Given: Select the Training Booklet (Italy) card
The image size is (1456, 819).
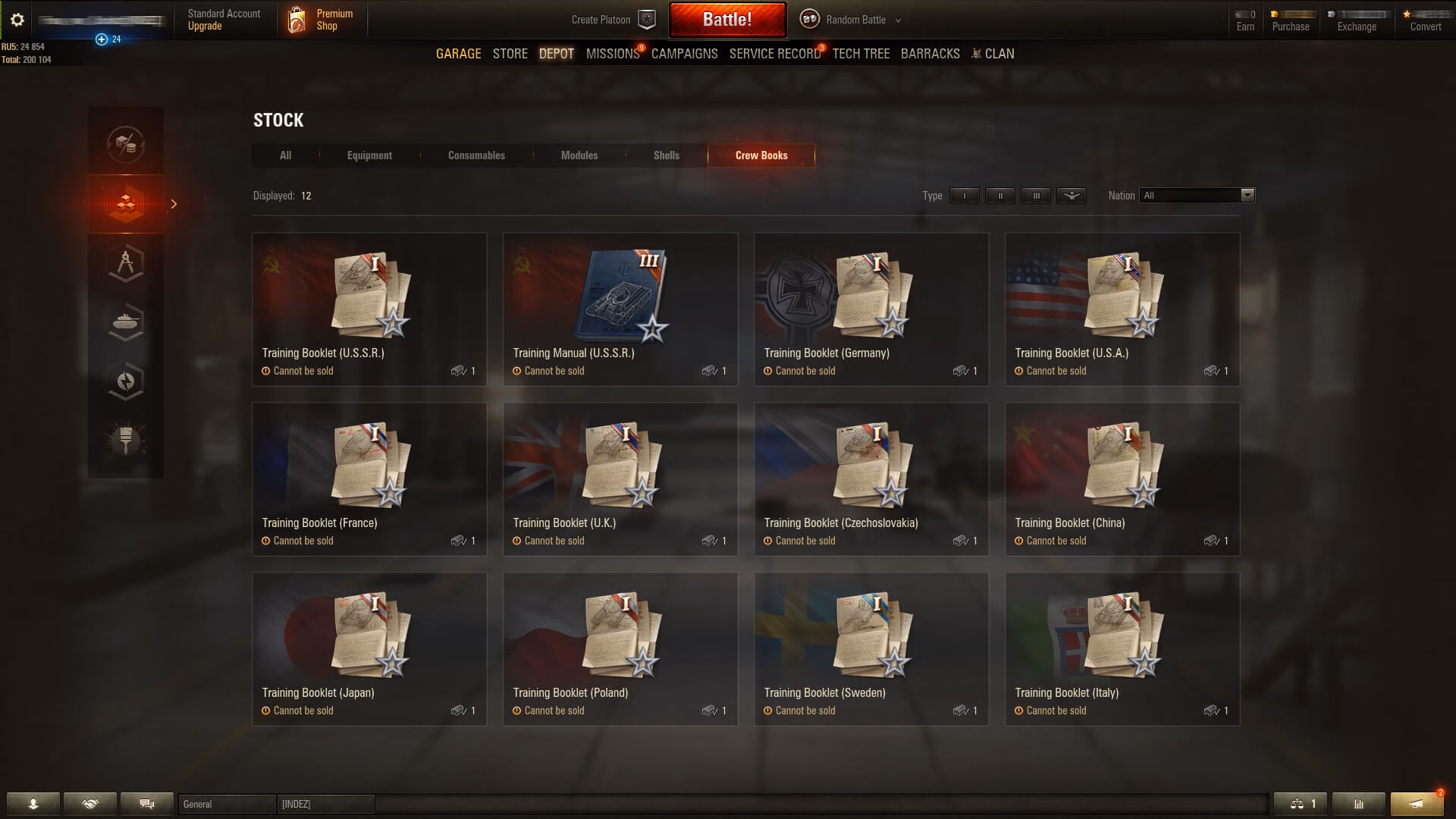Looking at the screenshot, I should [x=1122, y=648].
